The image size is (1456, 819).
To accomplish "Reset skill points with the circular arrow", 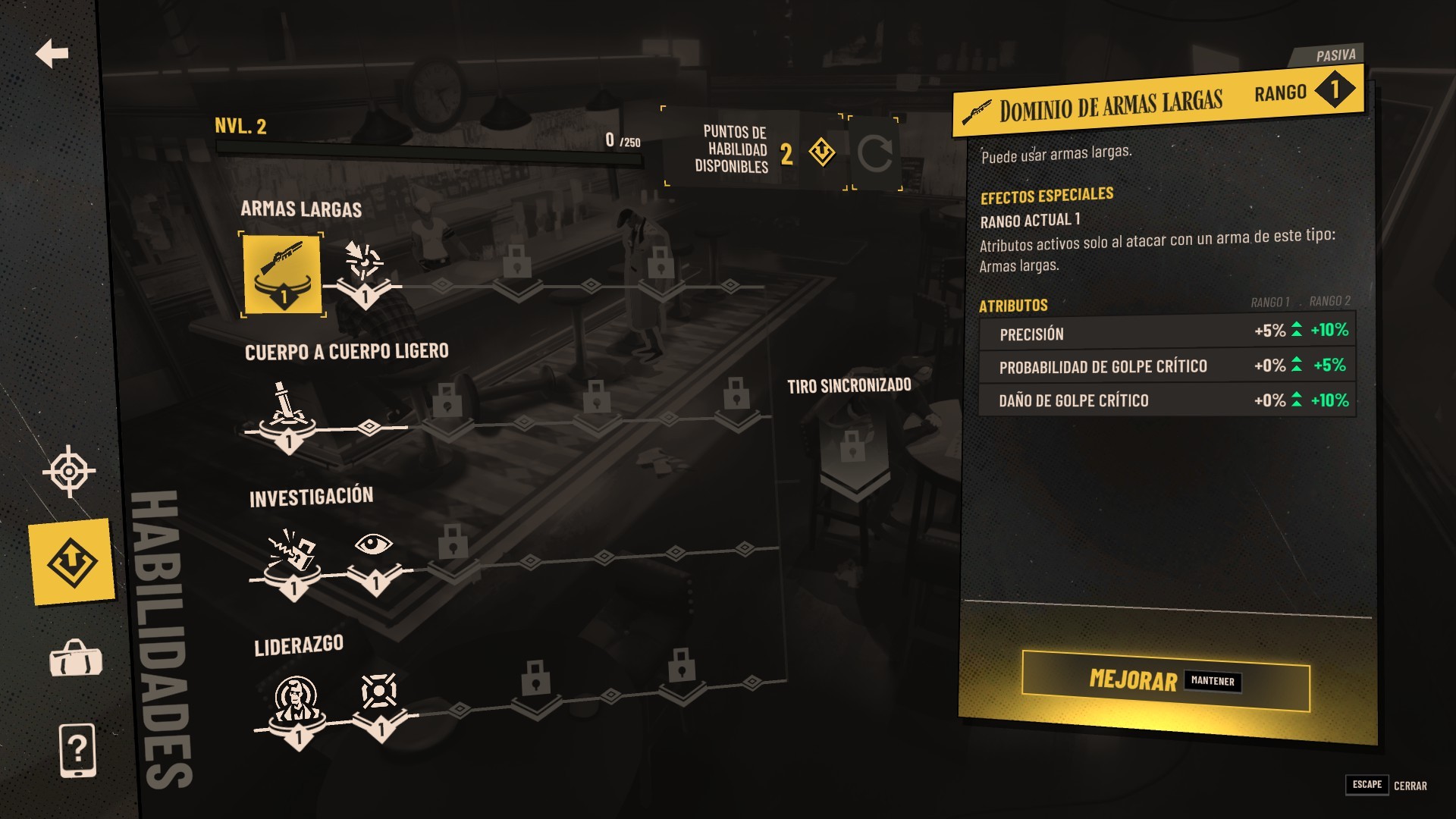I will [874, 153].
